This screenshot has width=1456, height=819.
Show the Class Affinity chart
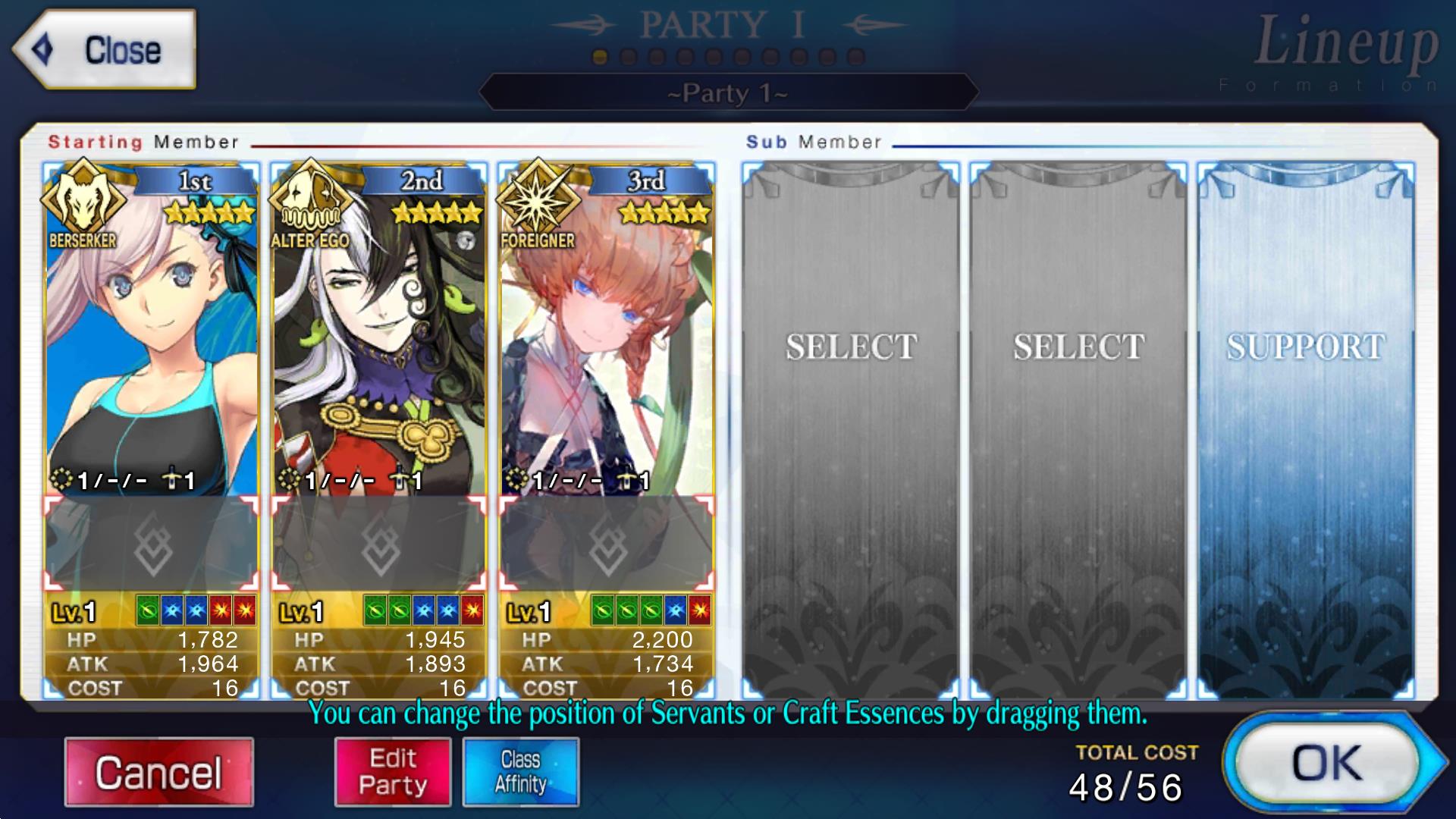click(x=521, y=772)
